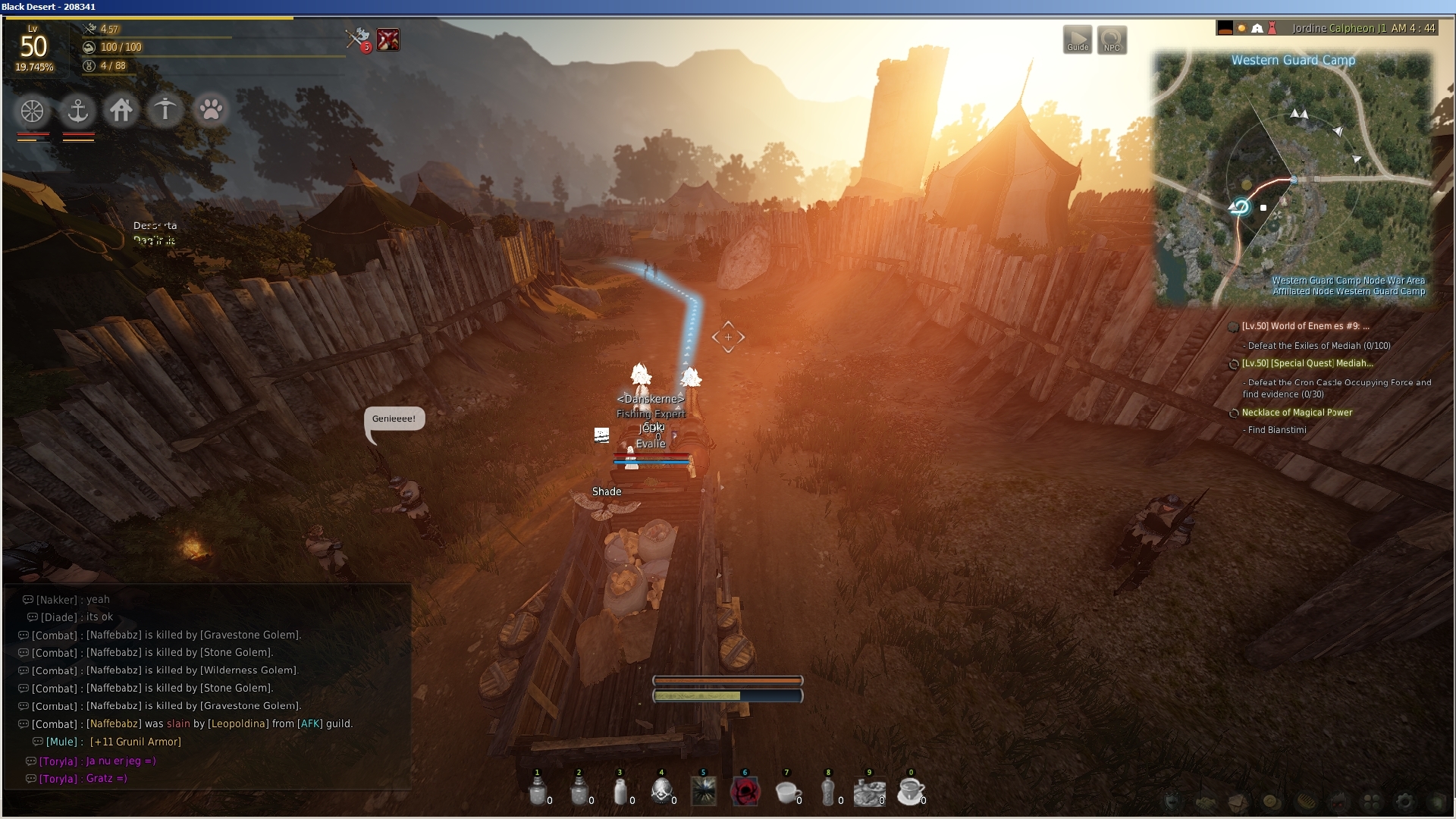Select hotbar slot 6 red skill item
This screenshot has height=819, width=1456.
pos(747,790)
